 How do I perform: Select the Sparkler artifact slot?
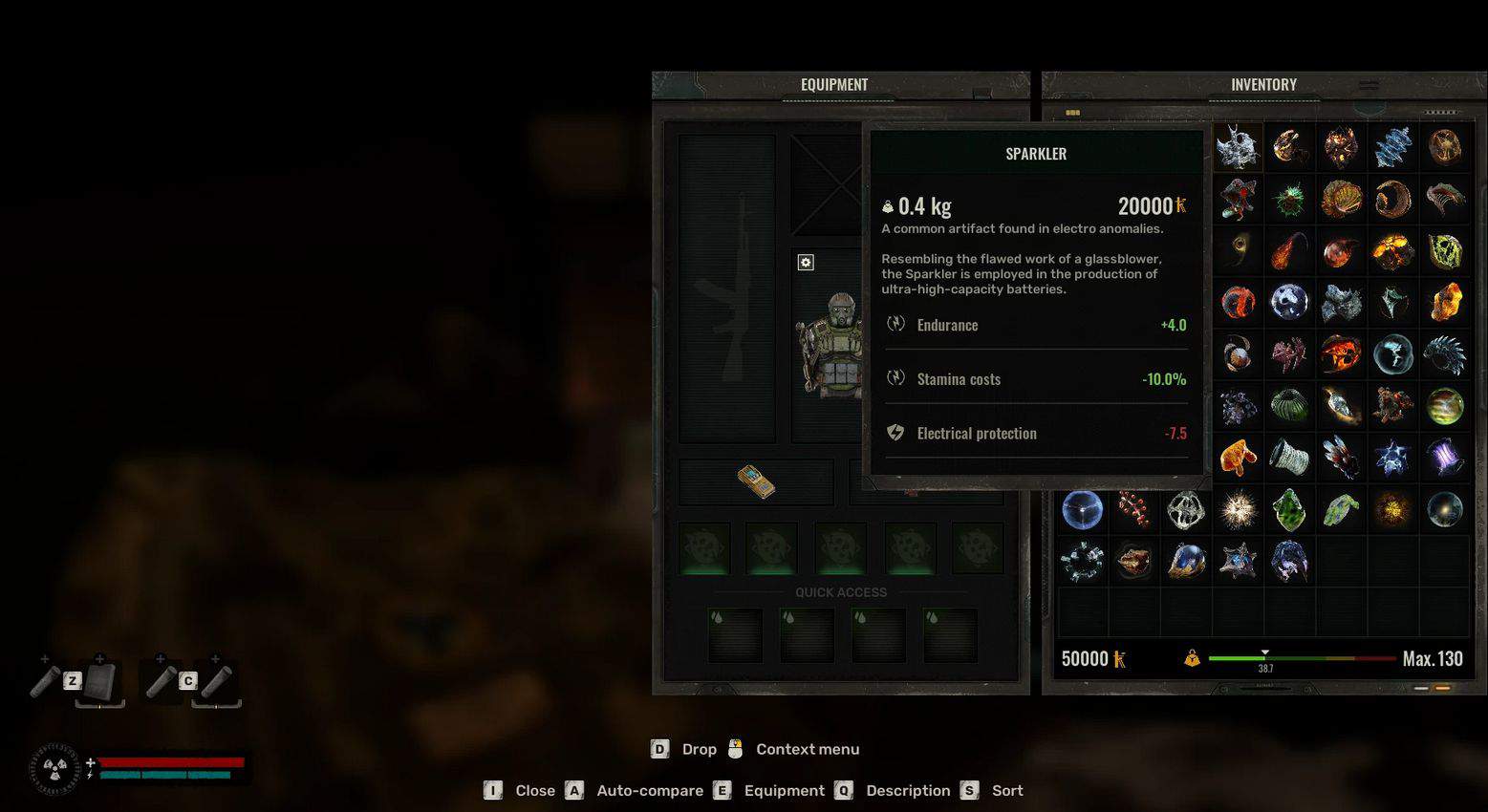(1238, 147)
